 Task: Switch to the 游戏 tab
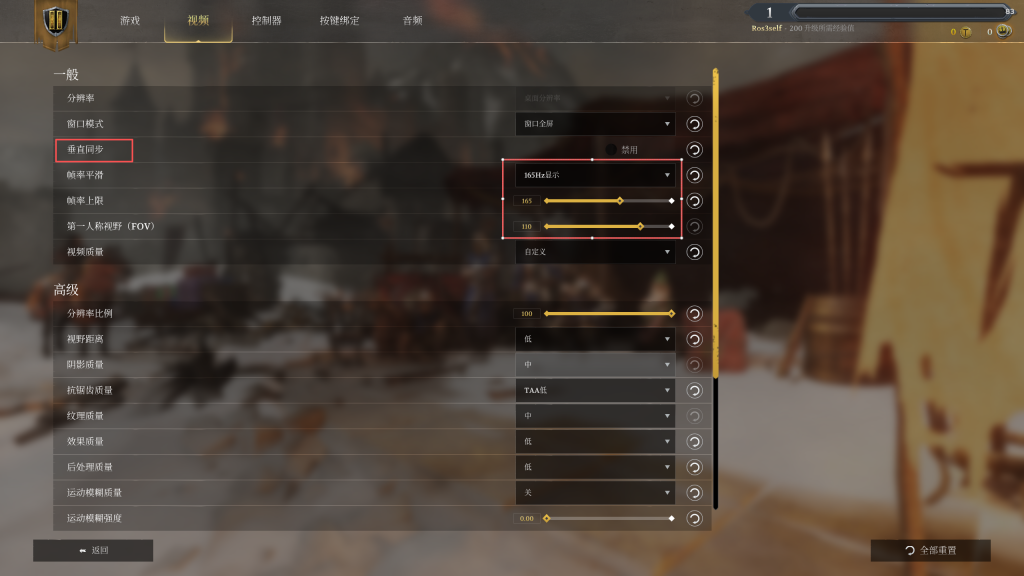click(130, 20)
